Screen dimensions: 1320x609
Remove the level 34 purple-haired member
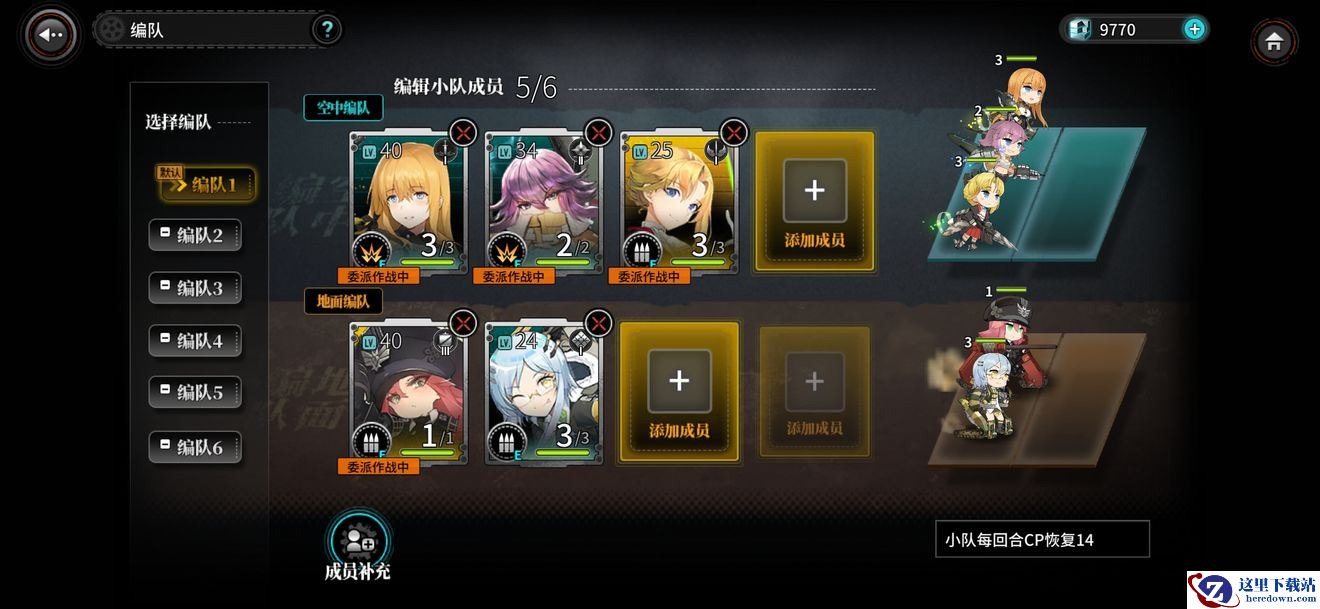598,132
